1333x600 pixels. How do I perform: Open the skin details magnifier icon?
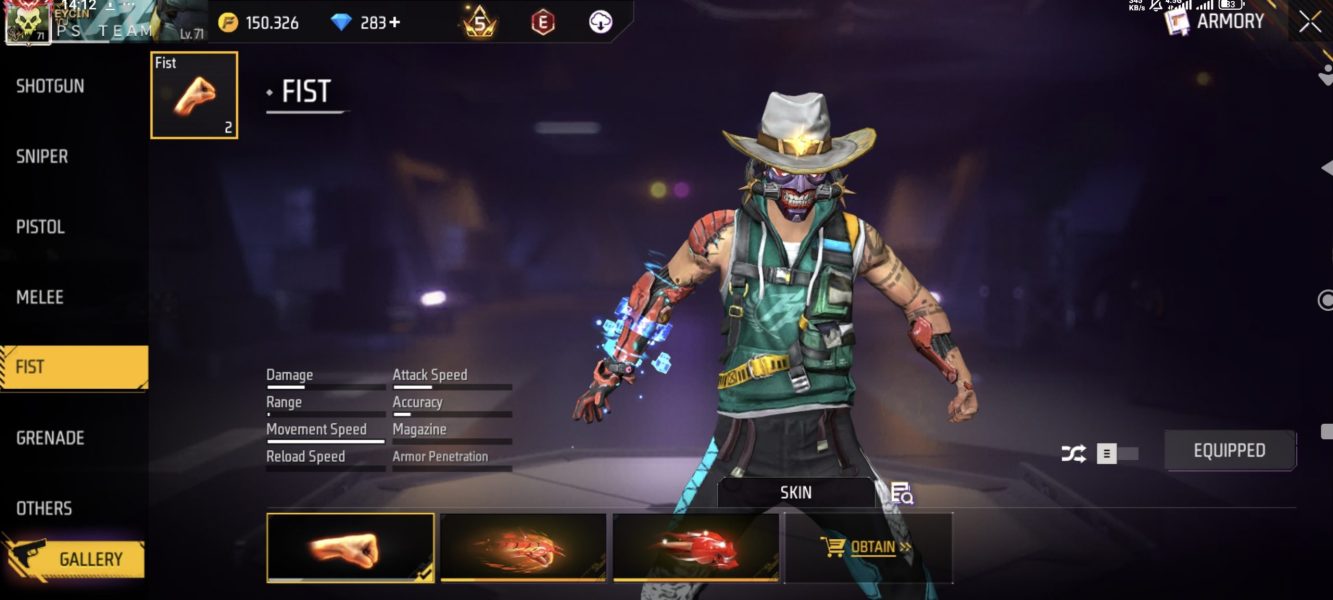(x=901, y=492)
